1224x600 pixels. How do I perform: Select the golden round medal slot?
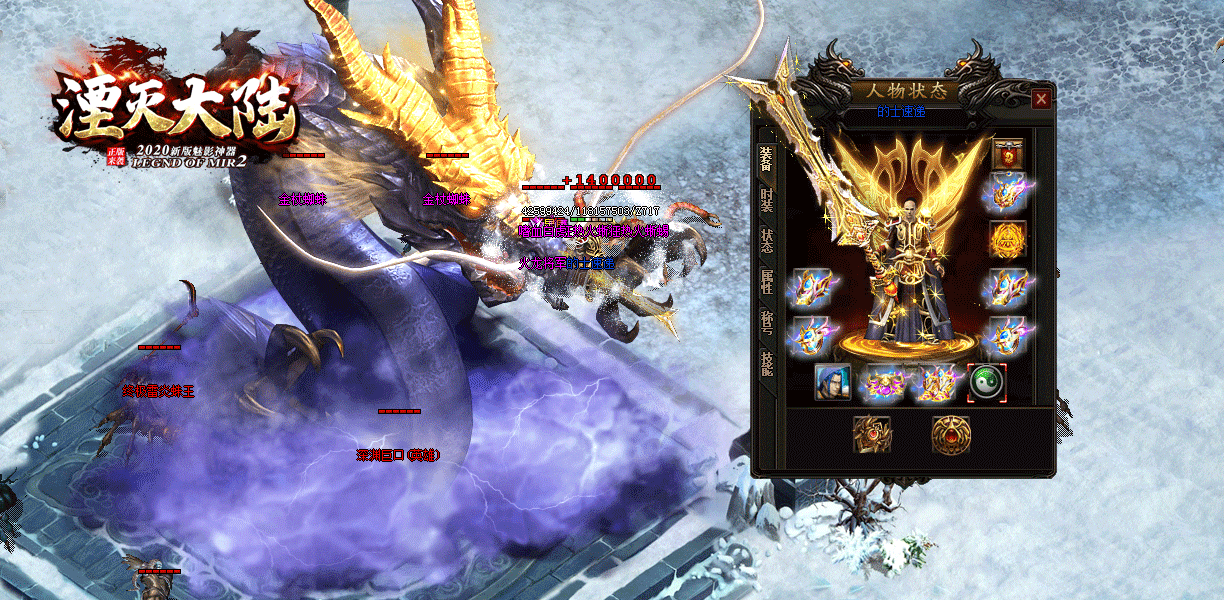[x=1006, y=239]
